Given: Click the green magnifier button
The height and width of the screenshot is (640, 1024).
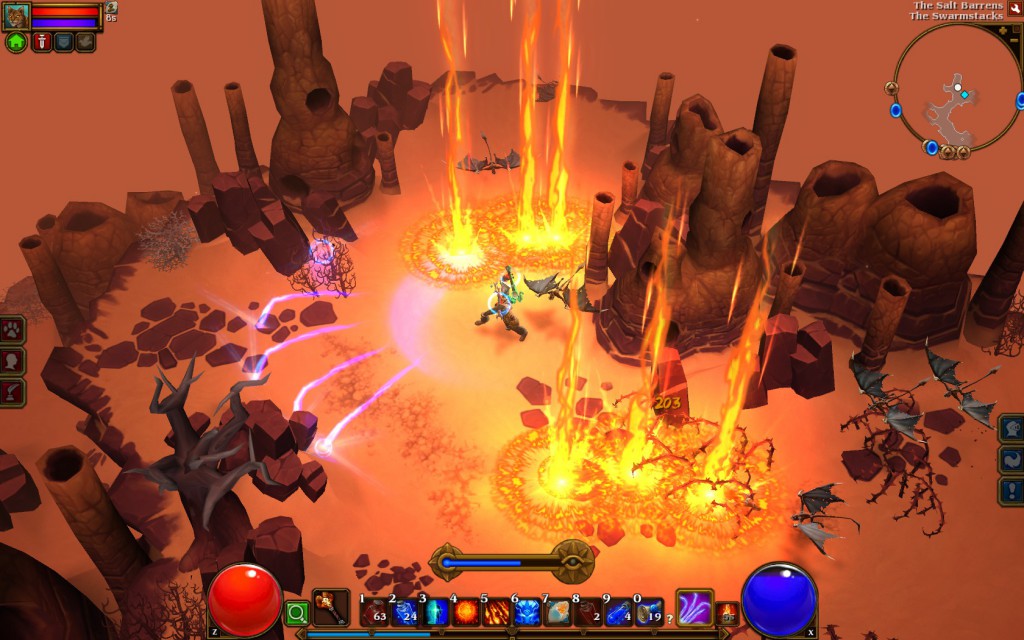Looking at the screenshot, I should click(297, 612).
